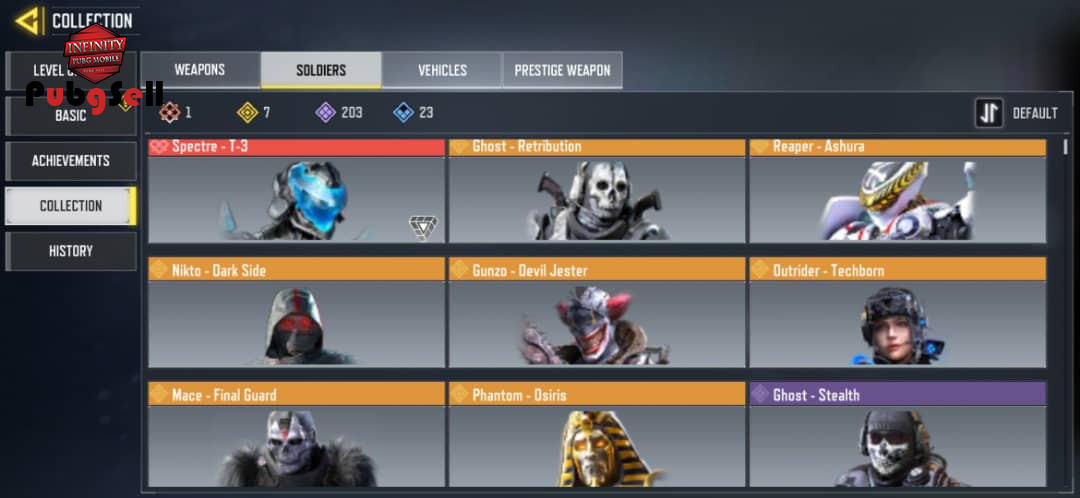Switch to the Soldiers tab
1080x498 pixels.
point(321,70)
